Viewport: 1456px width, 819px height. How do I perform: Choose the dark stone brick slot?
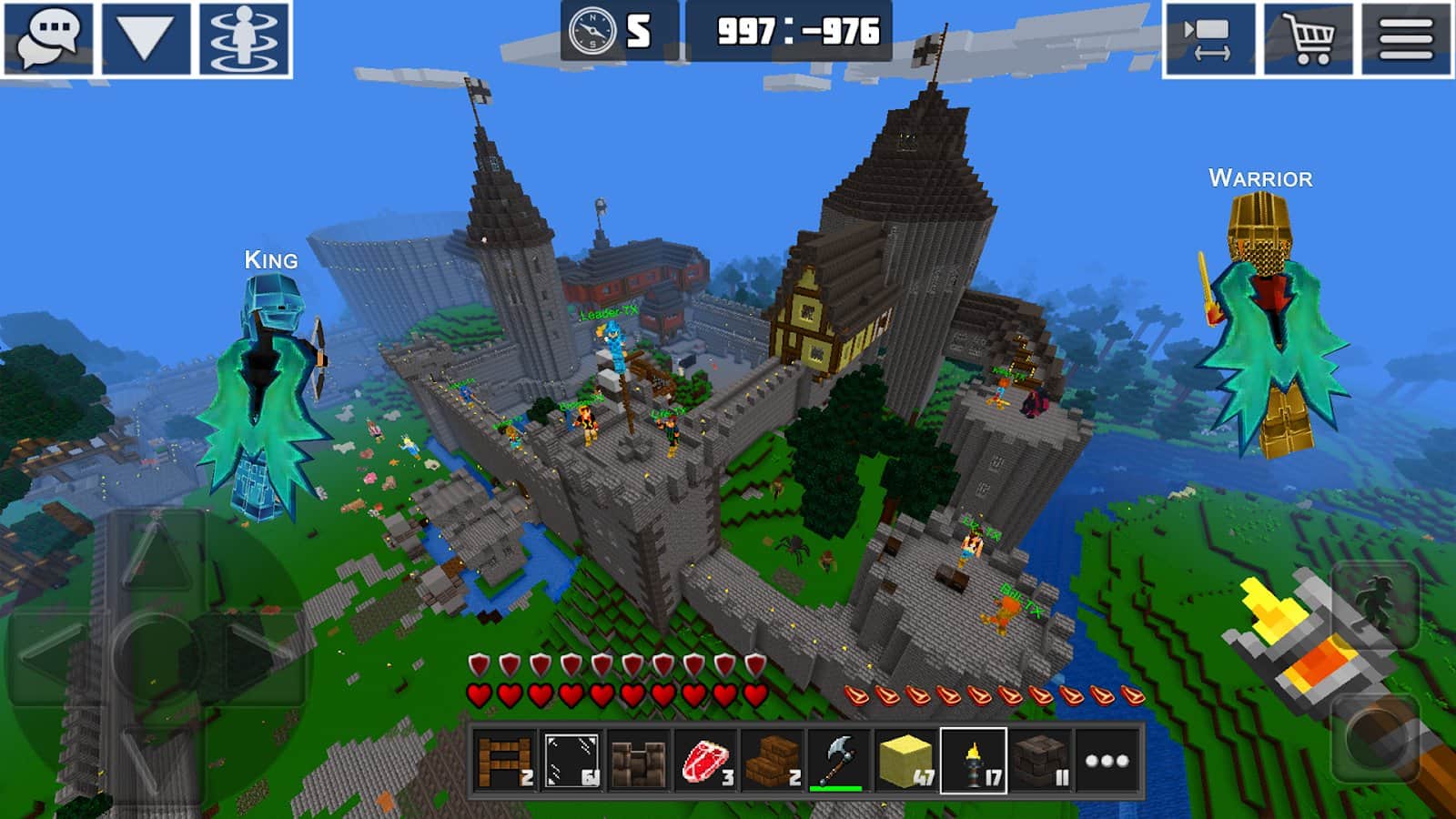1040,761
